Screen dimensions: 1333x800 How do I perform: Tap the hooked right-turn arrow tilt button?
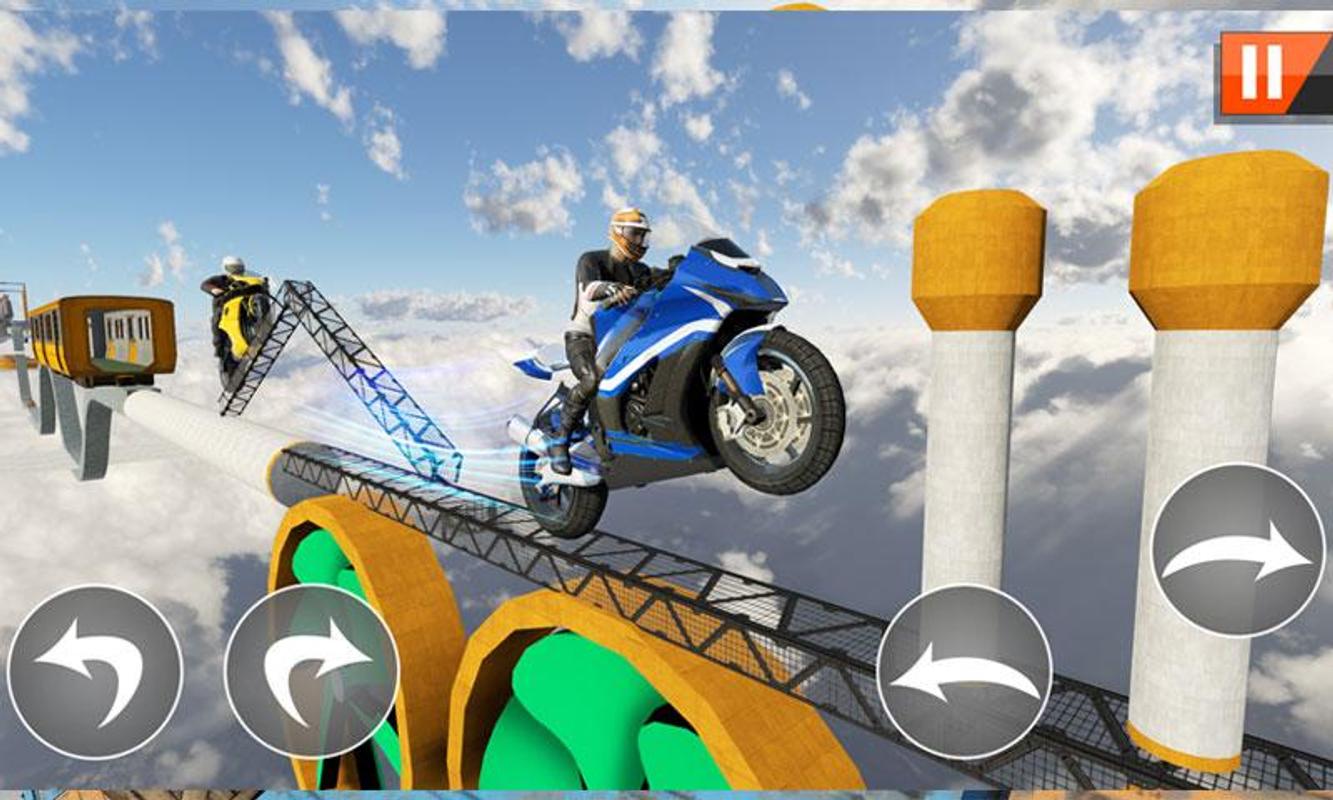pyautogui.click(x=311, y=672)
